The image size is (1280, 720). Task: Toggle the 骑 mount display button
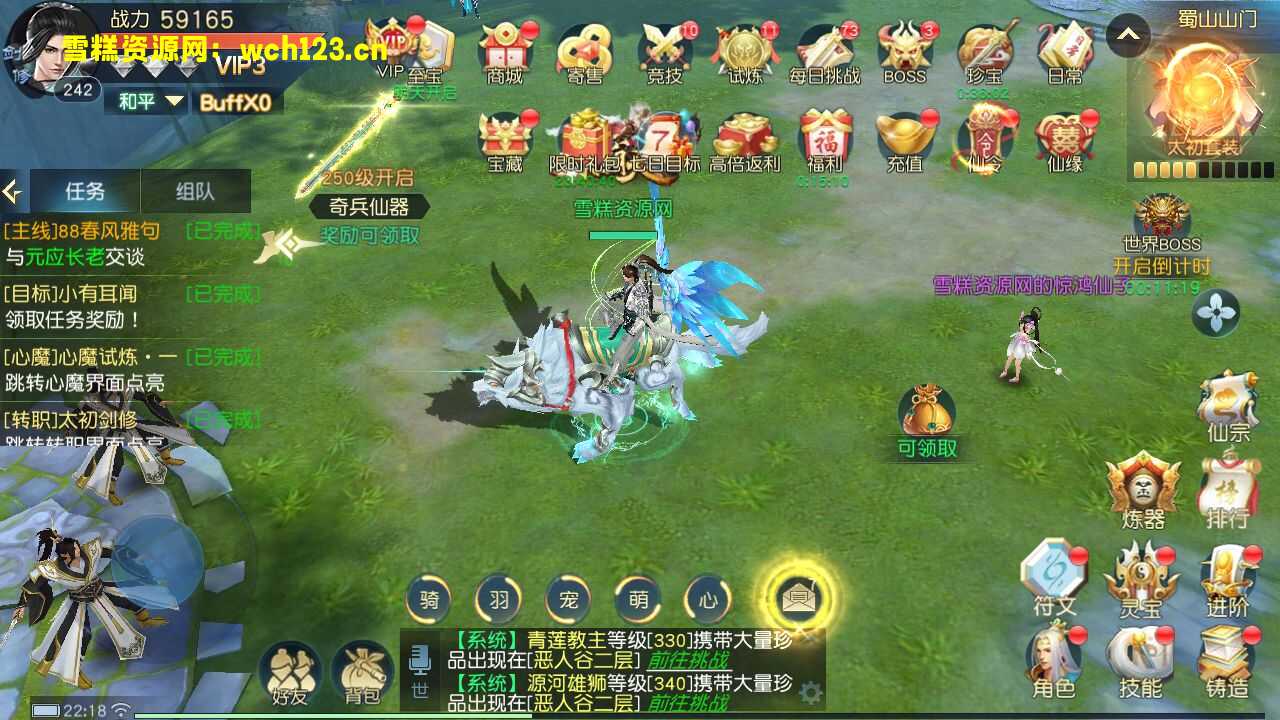click(428, 600)
